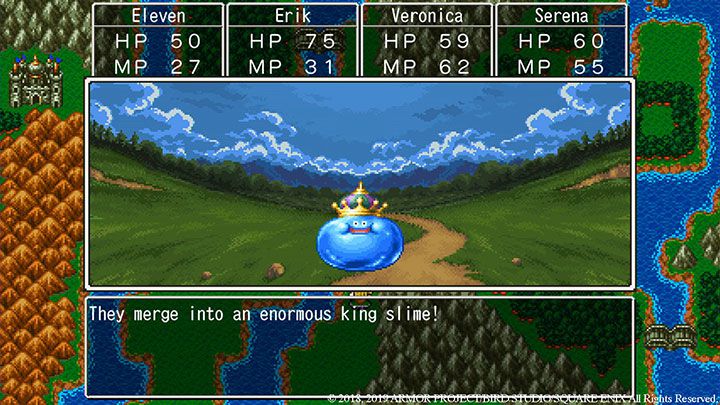The width and height of the screenshot is (720, 405).
Task: Choose Veronica's party status panel
Action: click(426, 41)
